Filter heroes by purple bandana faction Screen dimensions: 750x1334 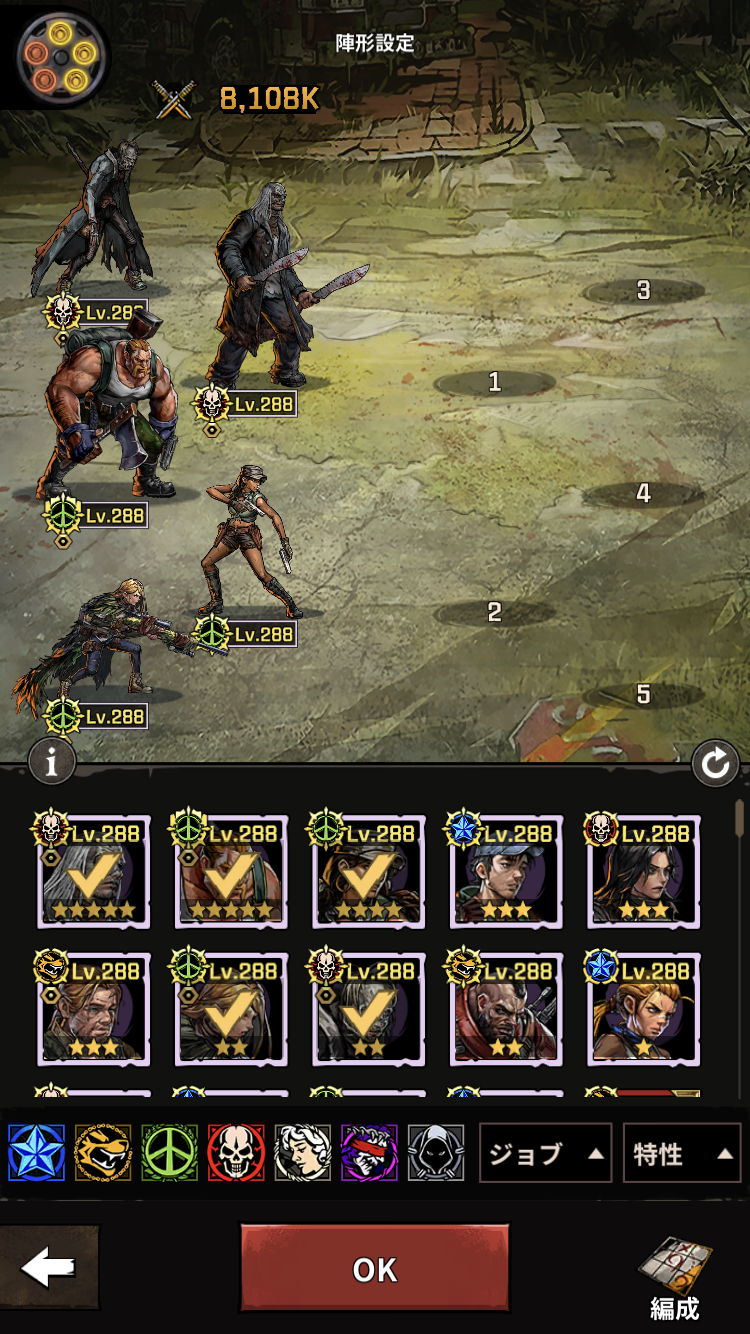click(369, 1153)
